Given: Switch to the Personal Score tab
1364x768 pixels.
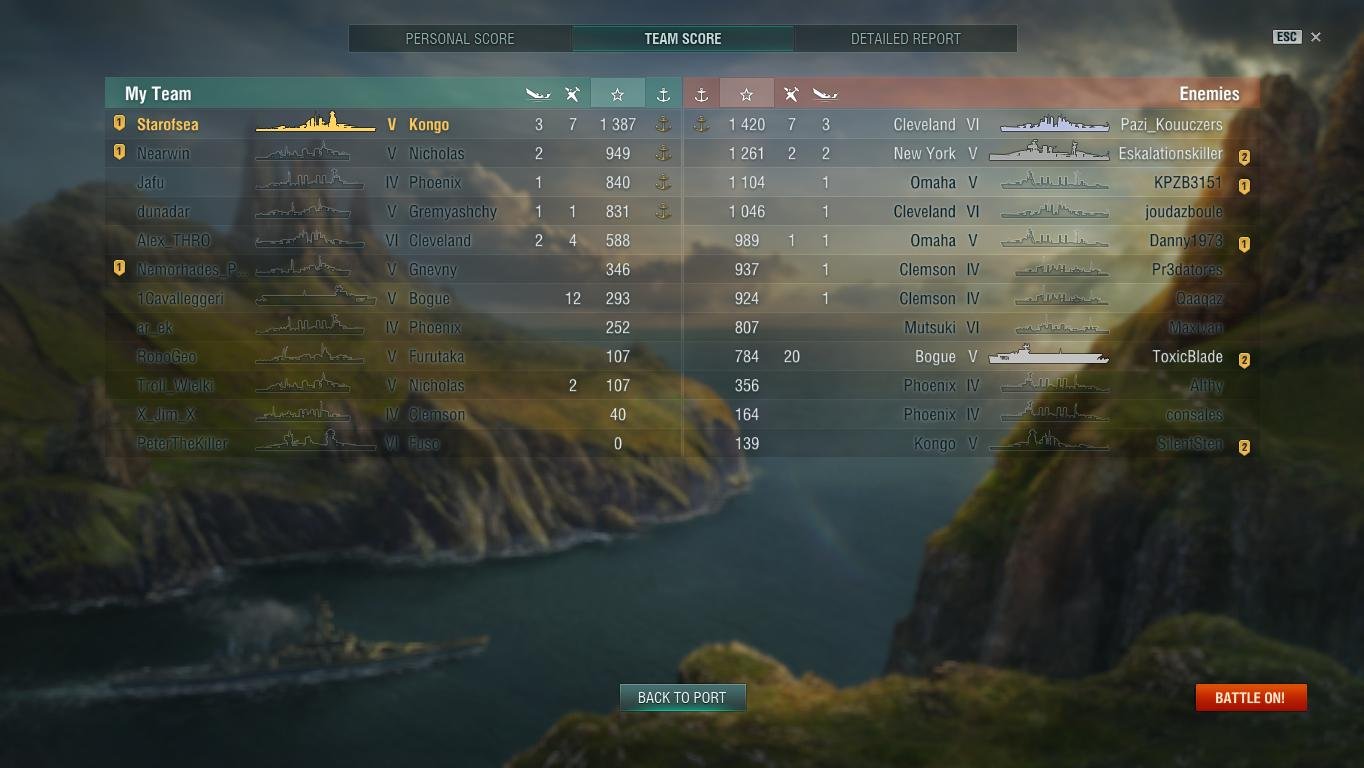Looking at the screenshot, I should (x=460, y=38).
